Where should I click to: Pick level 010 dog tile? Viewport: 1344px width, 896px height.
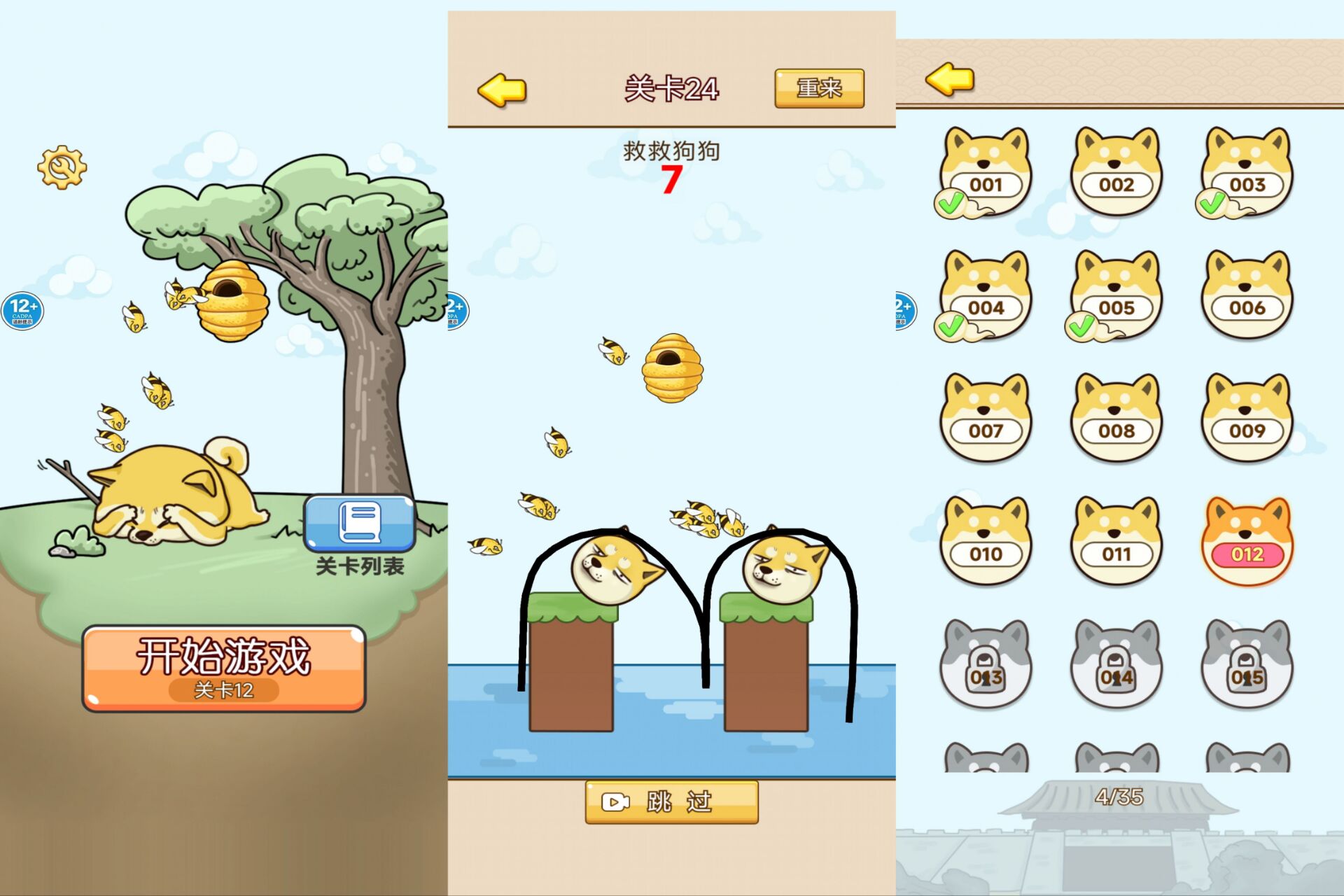click(x=986, y=541)
